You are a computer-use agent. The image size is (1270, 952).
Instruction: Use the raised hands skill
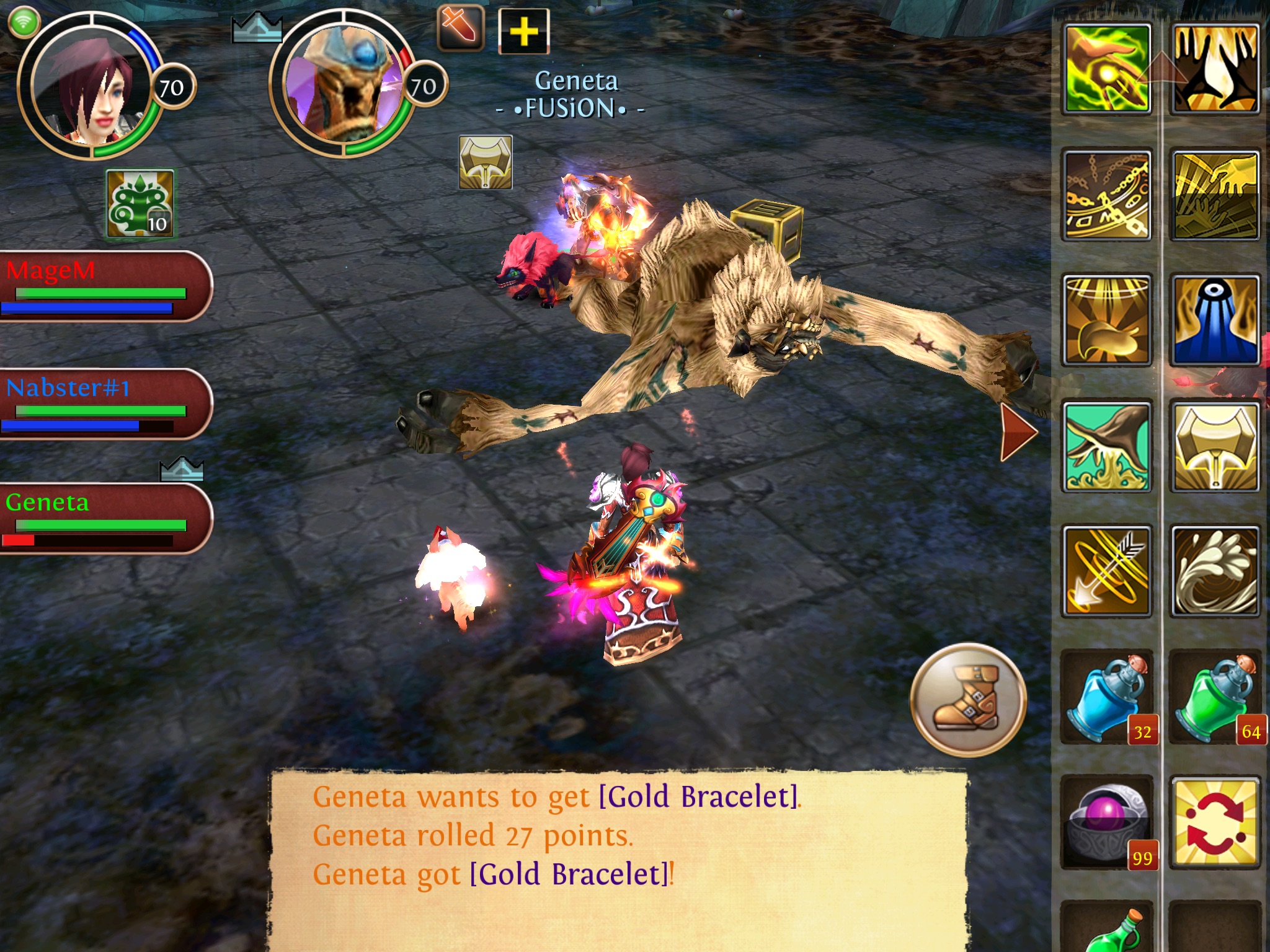[1215, 69]
